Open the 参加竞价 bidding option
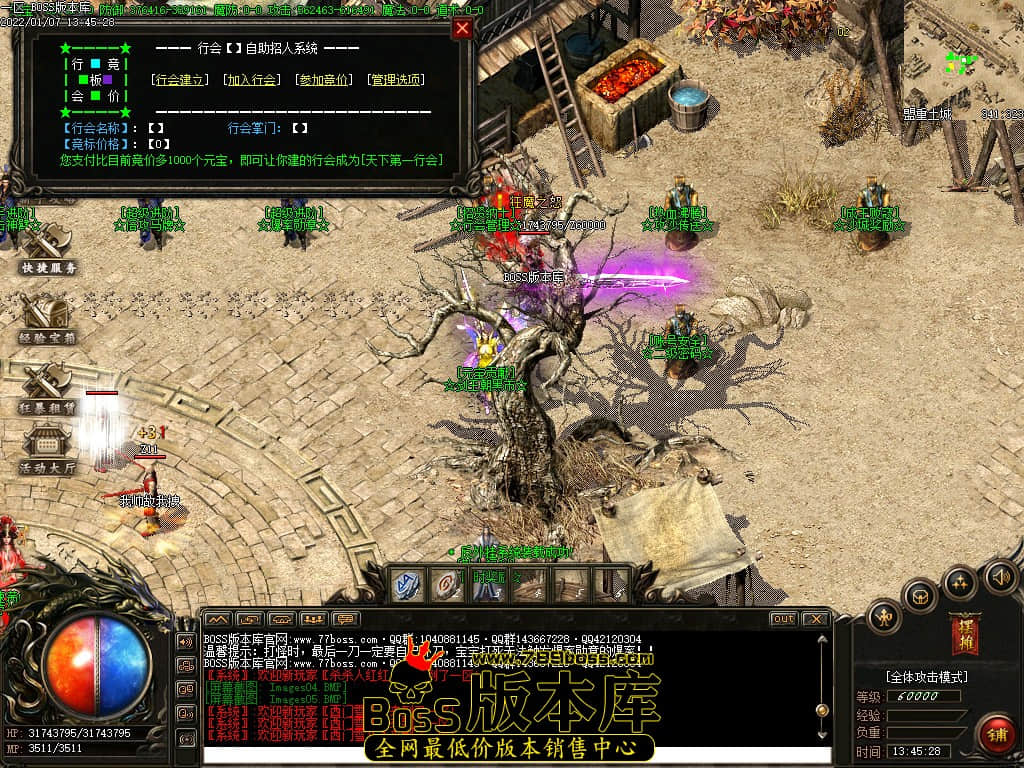The image size is (1024, 768). click(324, 80)
